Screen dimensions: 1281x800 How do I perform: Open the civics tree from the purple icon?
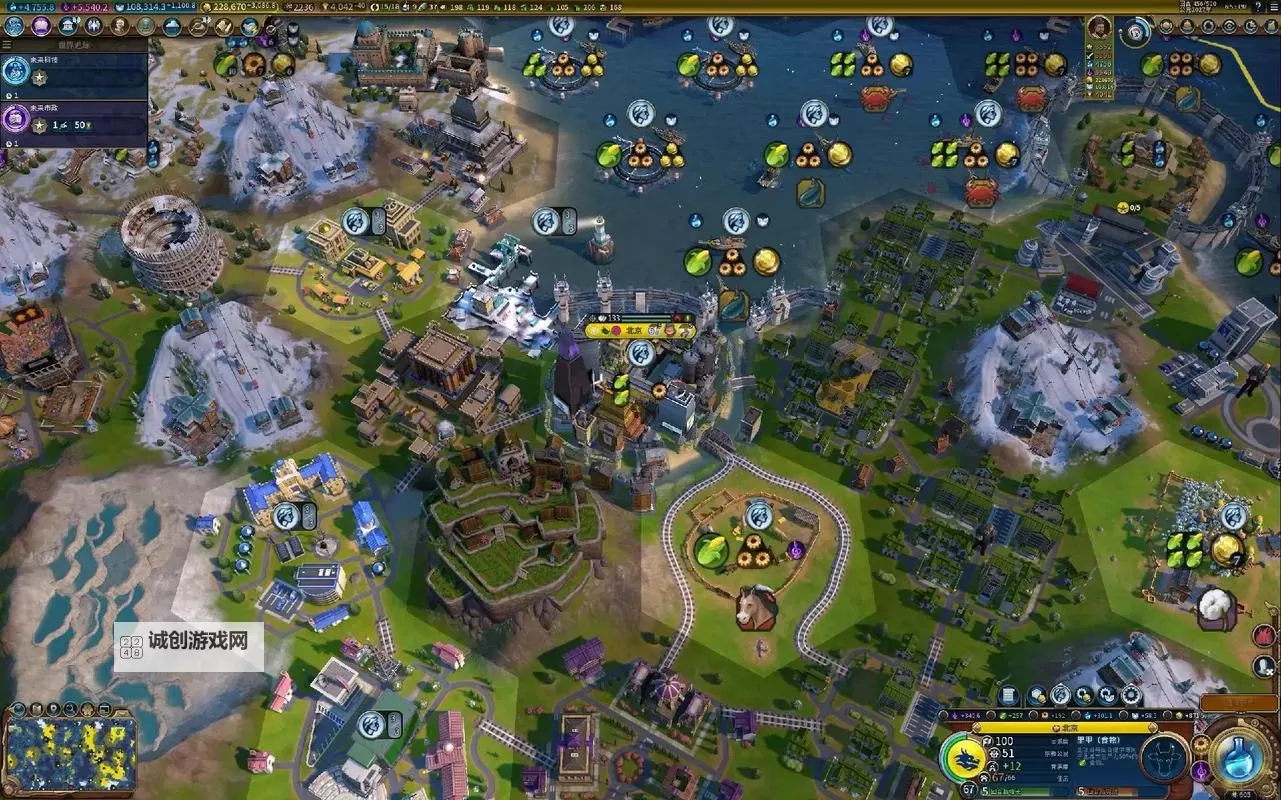pos(41,26)
